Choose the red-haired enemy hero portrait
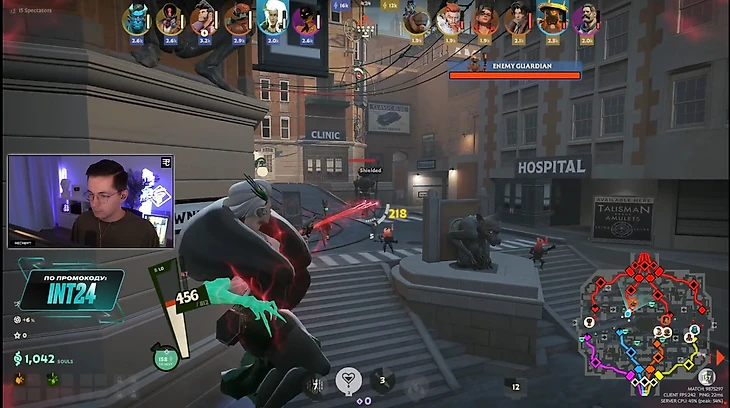This screenshot has height=408, width=730. [x=450, y=18]
